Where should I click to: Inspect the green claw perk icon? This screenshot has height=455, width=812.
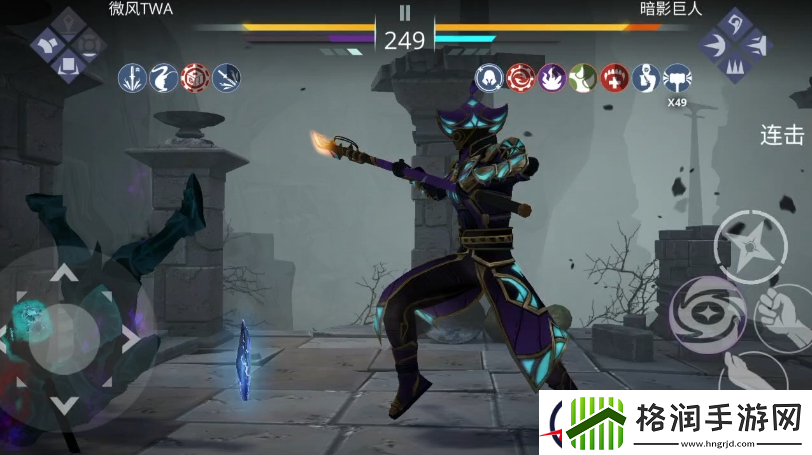[x=582, y=77]
